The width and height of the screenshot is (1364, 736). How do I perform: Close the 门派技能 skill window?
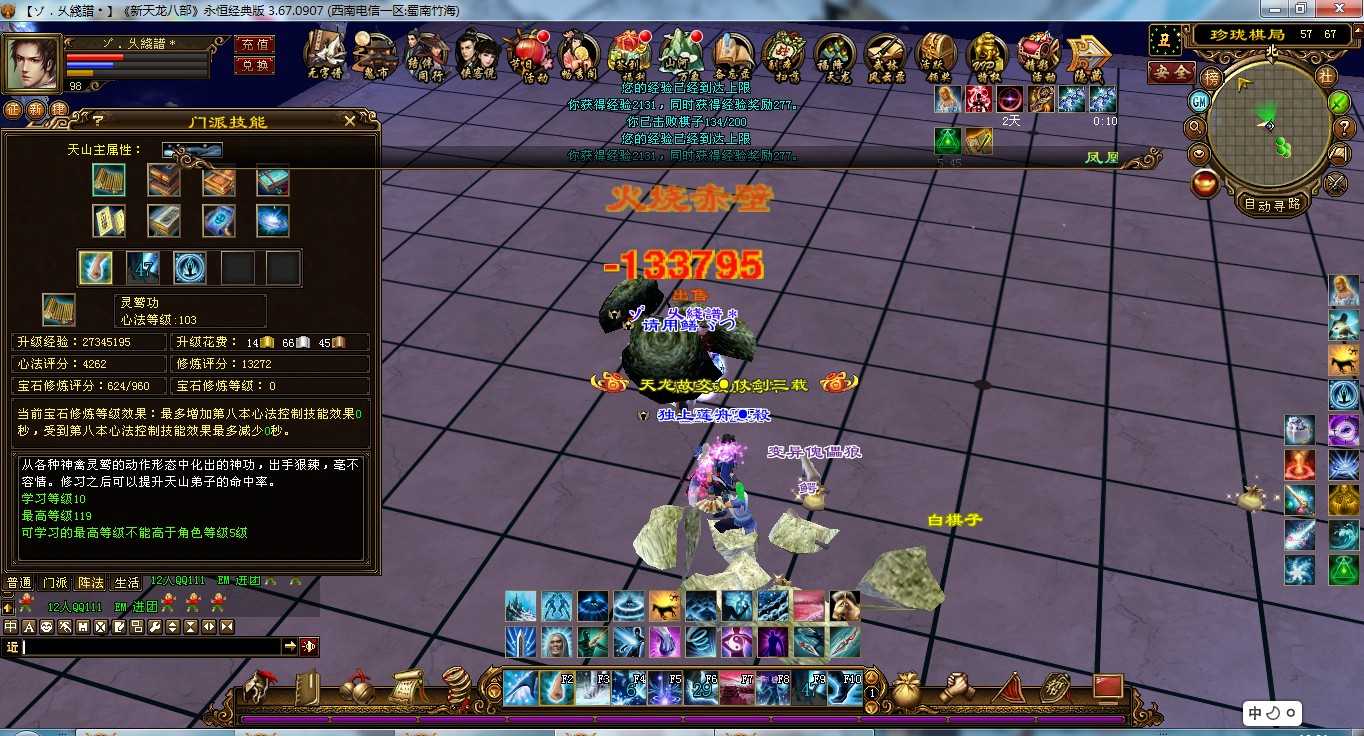(x=349, y=121)
